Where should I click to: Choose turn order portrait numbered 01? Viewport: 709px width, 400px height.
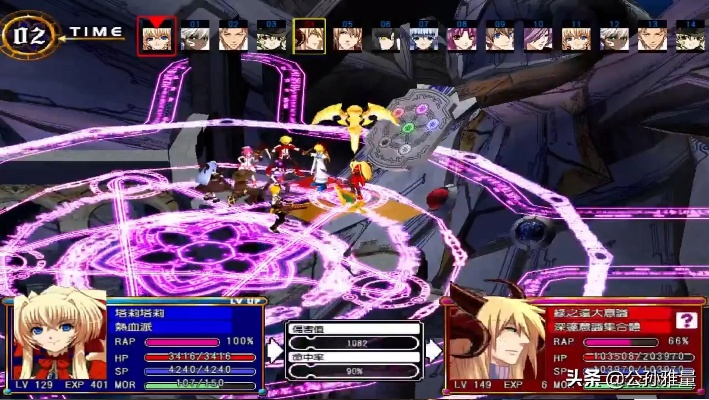pyautogui.click(x=195, y=36)
